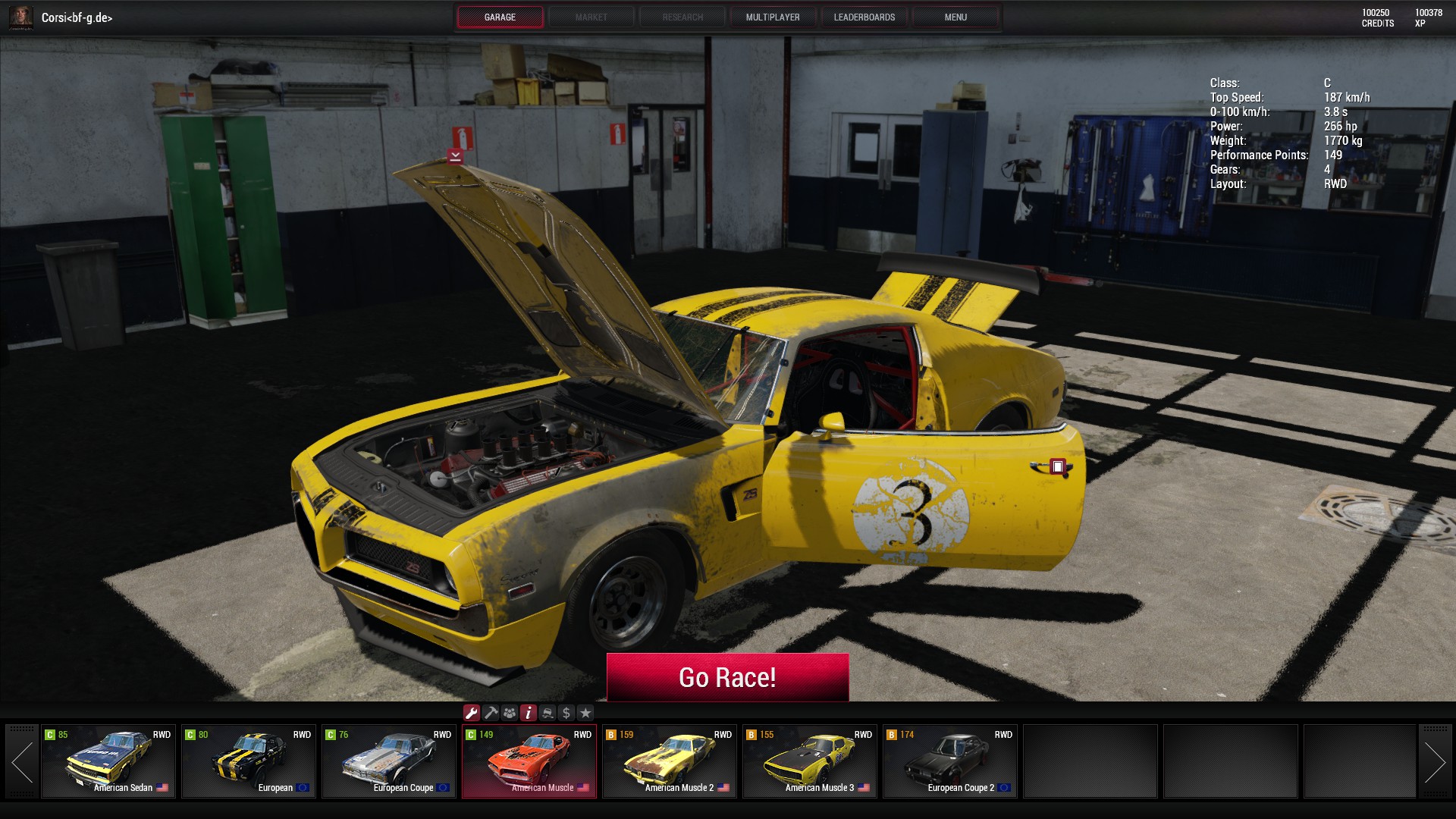Start a race with Go Race!
Viewport: 1456px width, 819px height.
[x=727, y=677]
